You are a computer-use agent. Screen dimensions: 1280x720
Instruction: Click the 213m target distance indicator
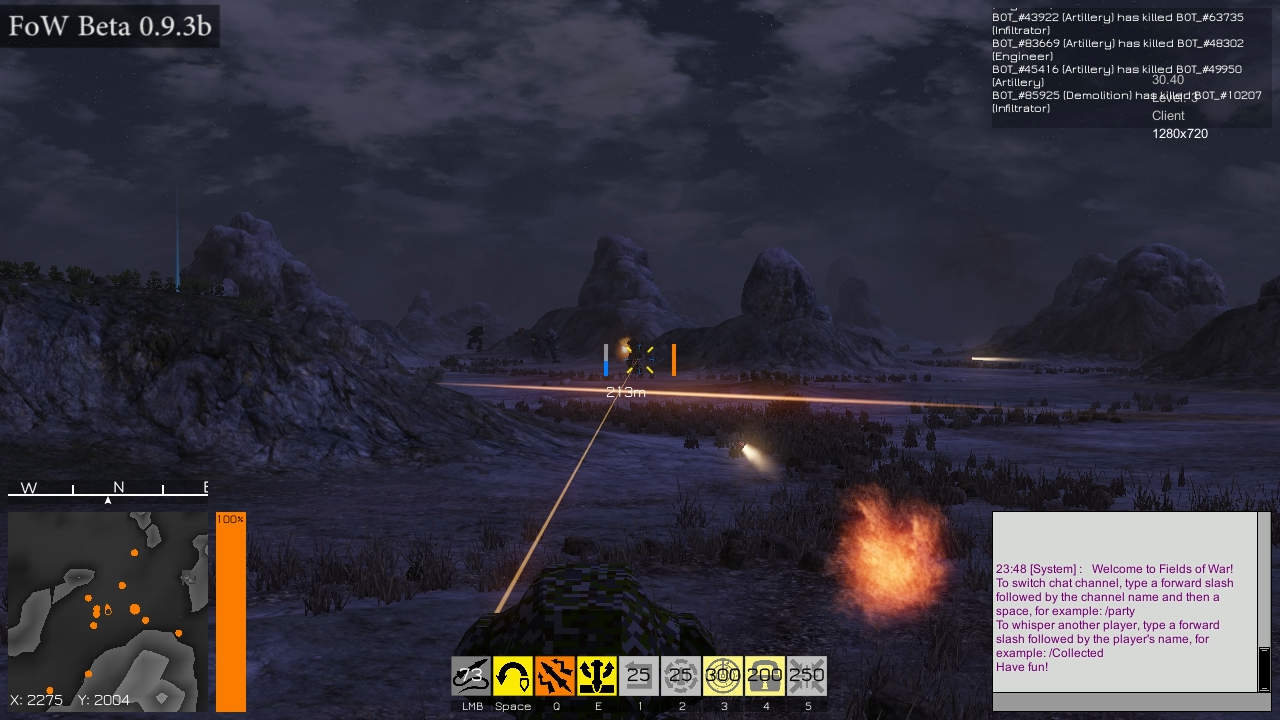click(626, 392)
